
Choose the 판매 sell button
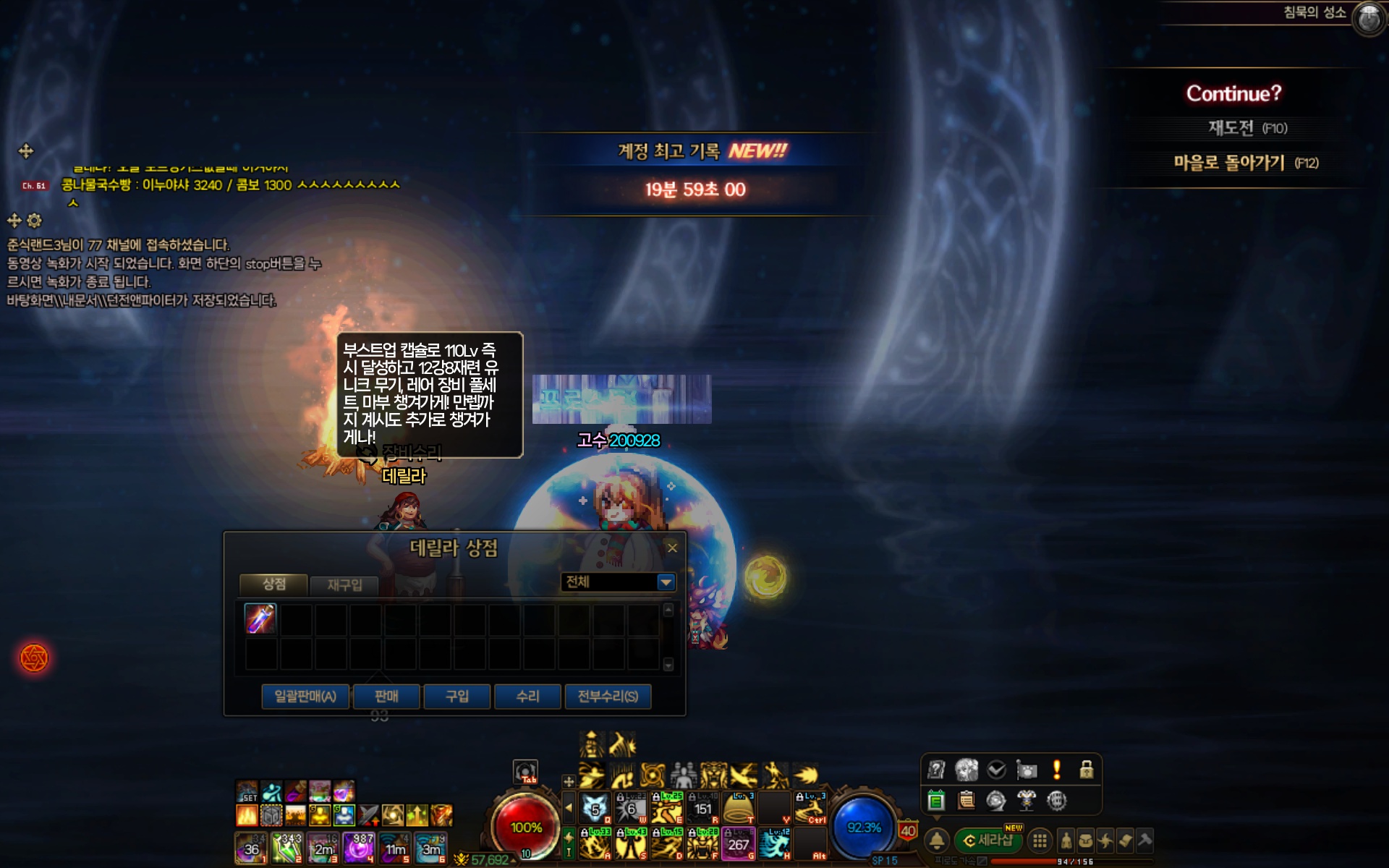coord(386,697)
